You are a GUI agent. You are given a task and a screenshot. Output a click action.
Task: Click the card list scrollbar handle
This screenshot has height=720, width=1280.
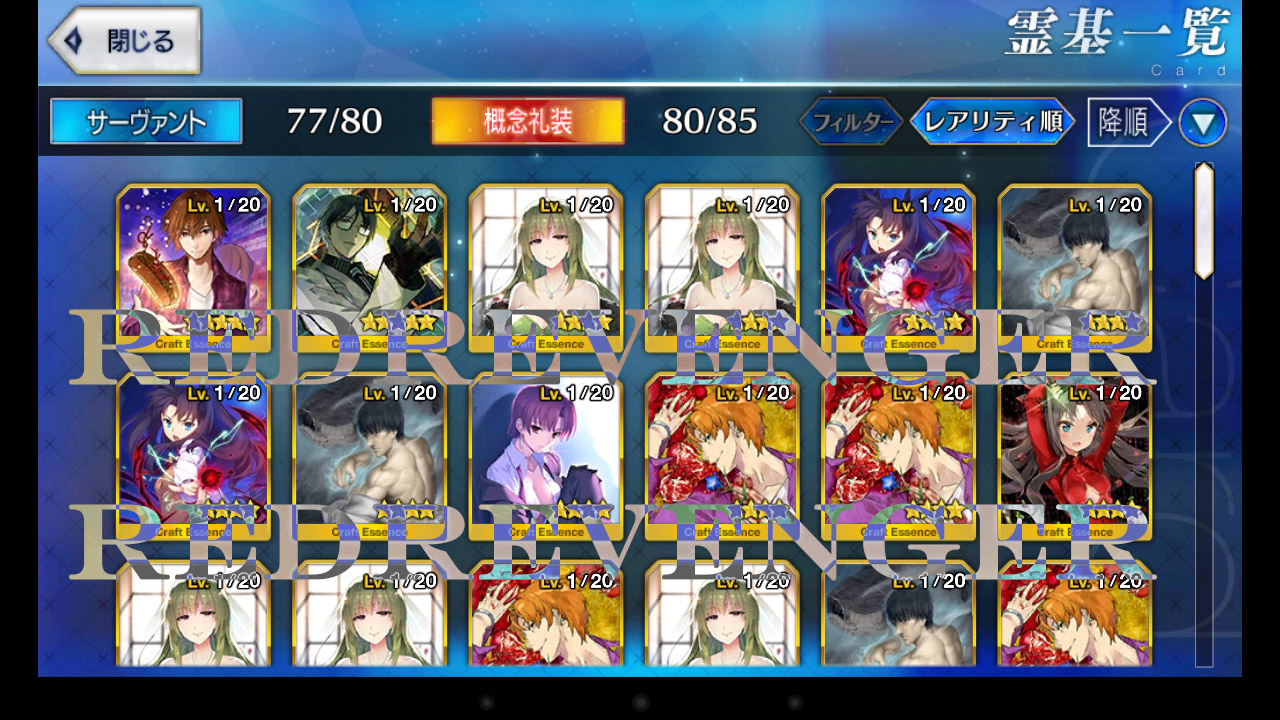click(1204, 220)
